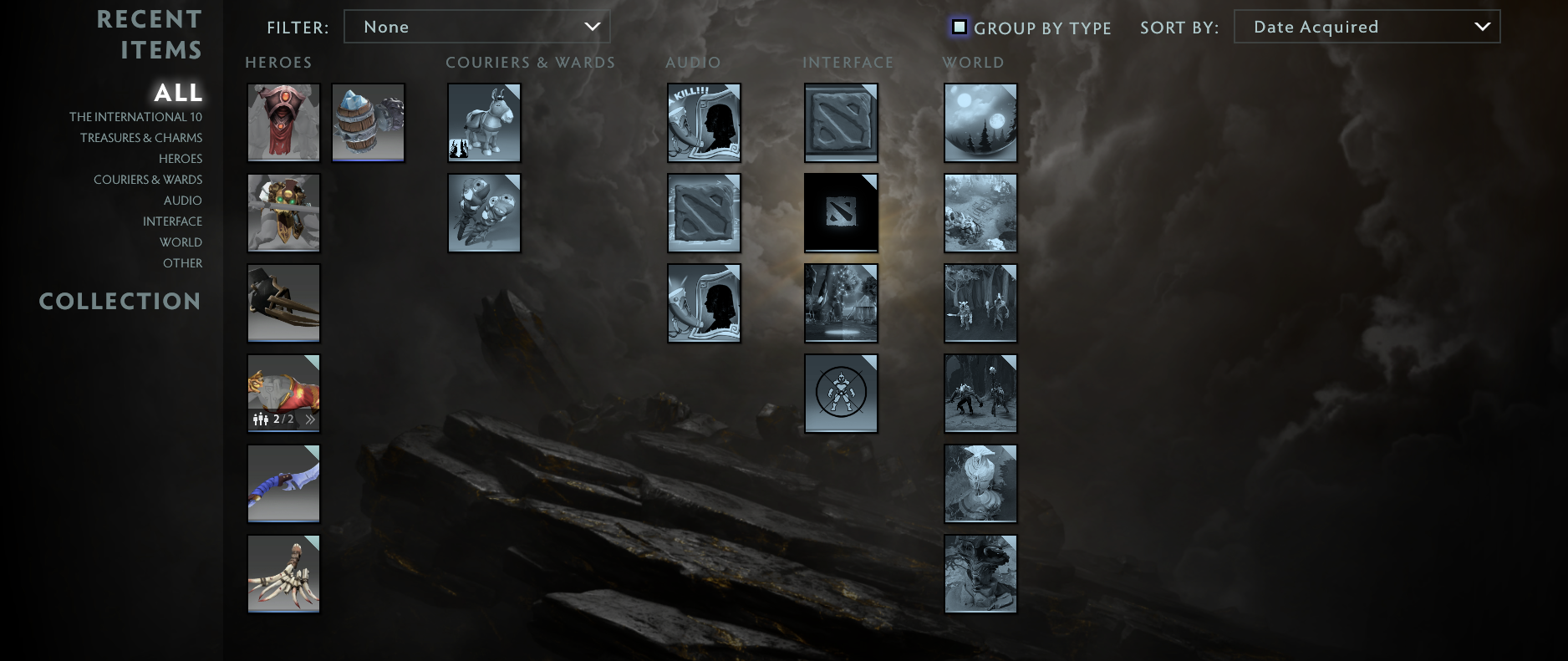The width and height of the screenshot is (1568, 661).
Task: Open the Sort By dropdown
Action: click(1366, 27)
